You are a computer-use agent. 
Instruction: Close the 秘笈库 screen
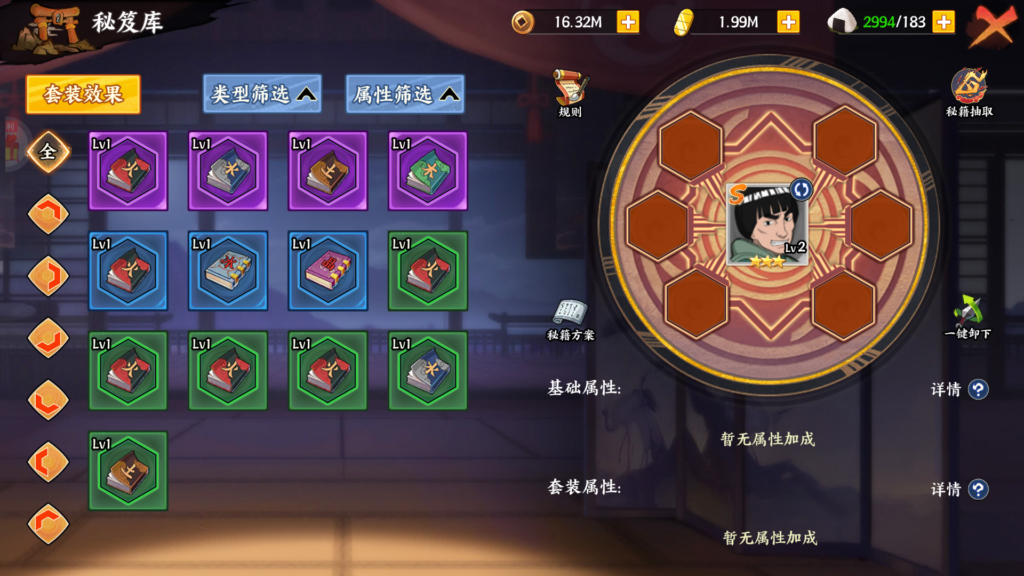[991, 26]
